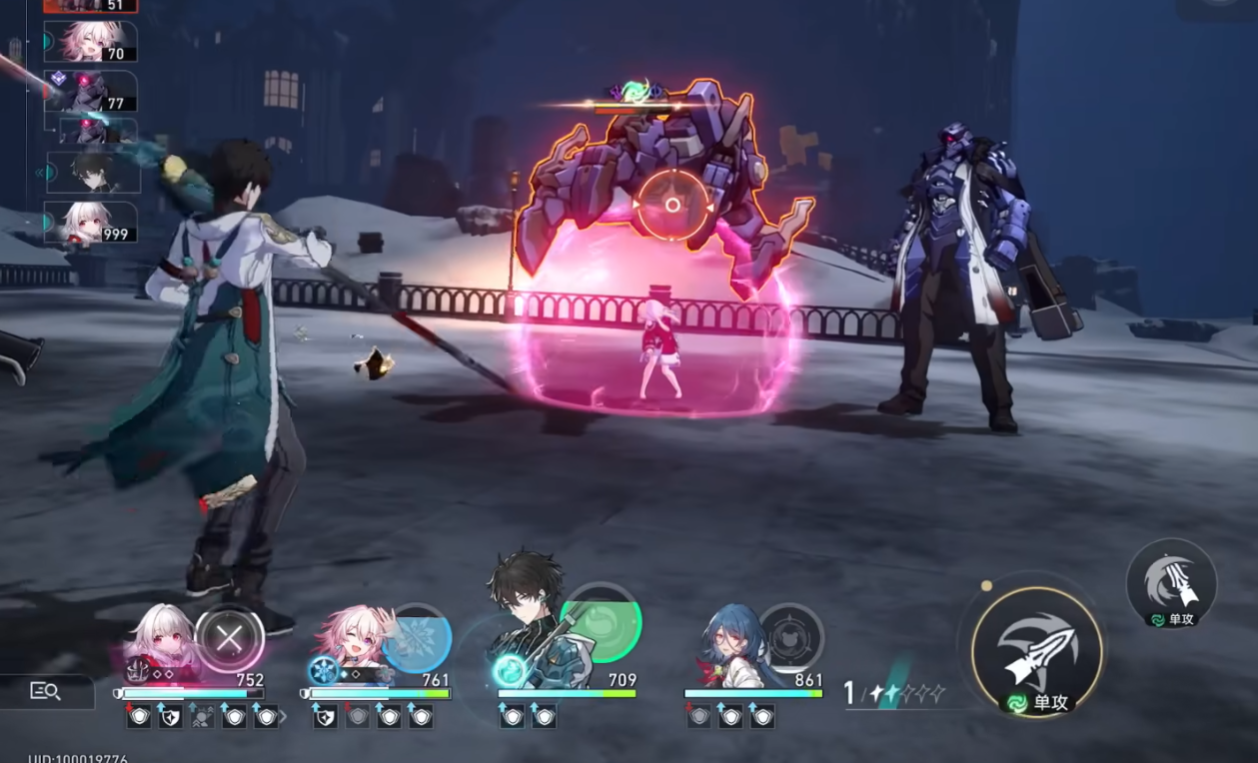Select Clara's portrait in the party bar
Screen dimensions: 1258x763
[160, 642]
